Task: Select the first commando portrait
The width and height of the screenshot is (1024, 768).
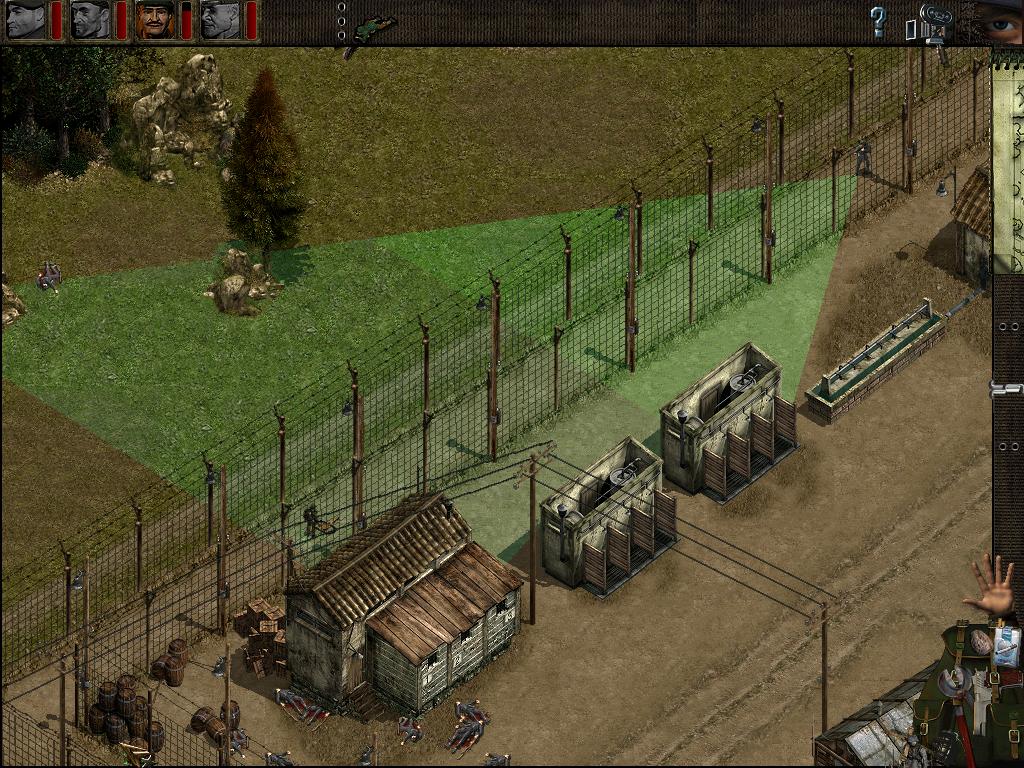Action: [x=26, y=20]
